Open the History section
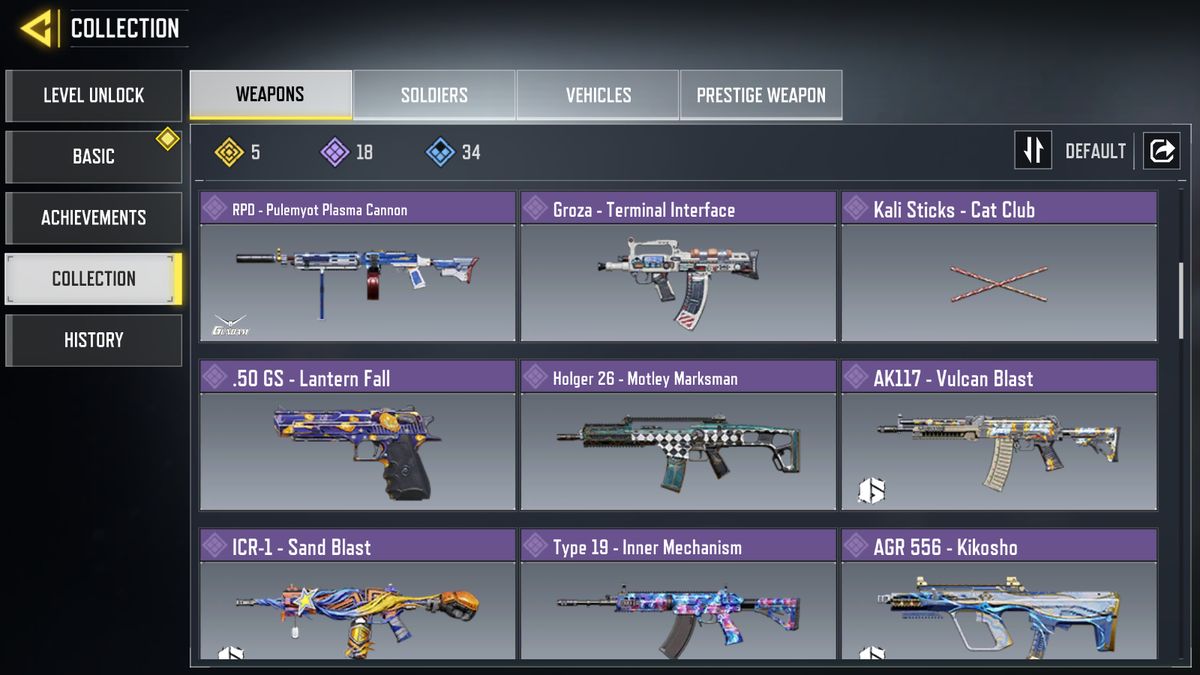The image size is (1200, 675). [93, 340]
